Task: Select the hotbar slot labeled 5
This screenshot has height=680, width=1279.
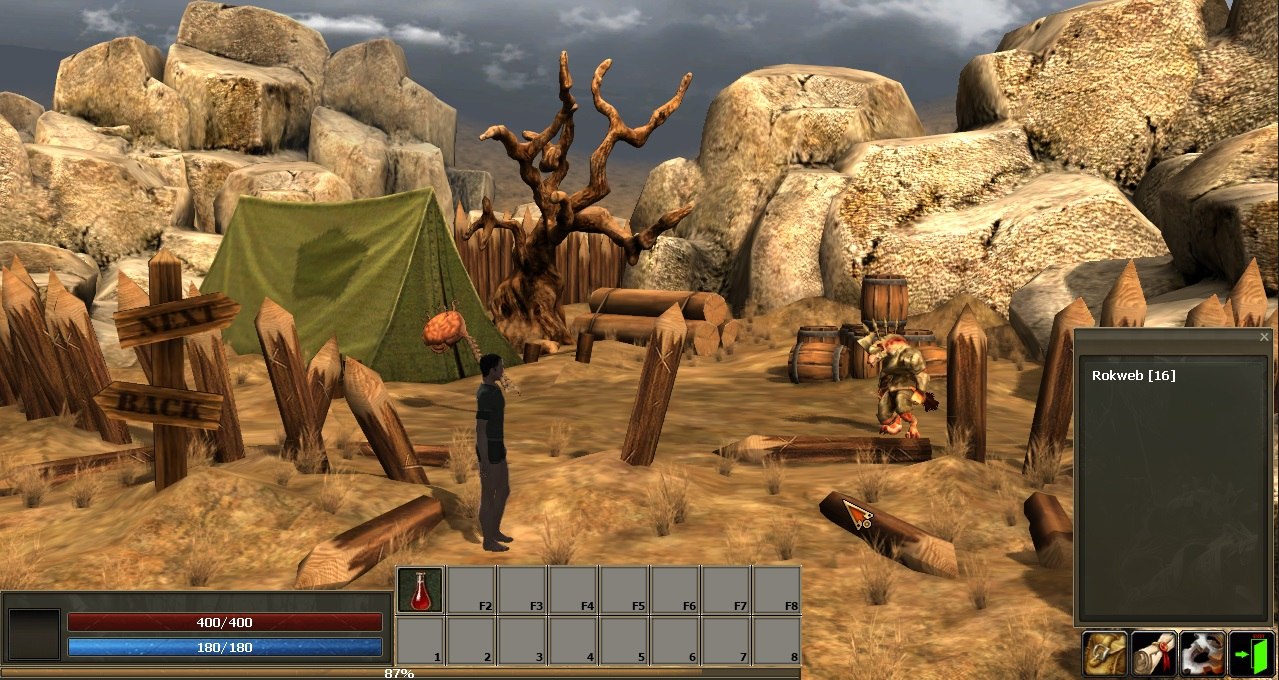Action: [x=624, y=640]
